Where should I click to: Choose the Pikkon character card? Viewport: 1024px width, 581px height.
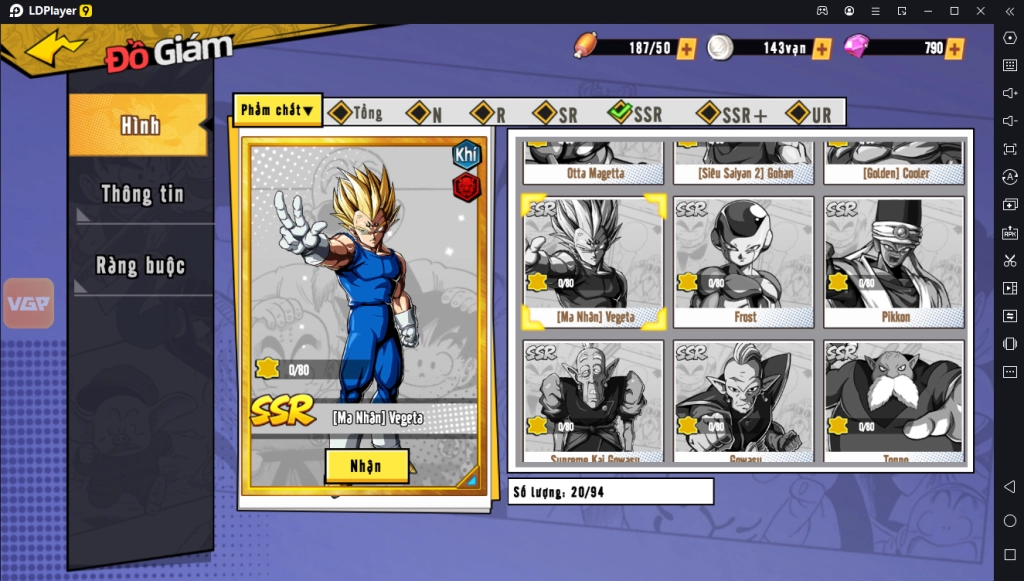click(894, 262)
